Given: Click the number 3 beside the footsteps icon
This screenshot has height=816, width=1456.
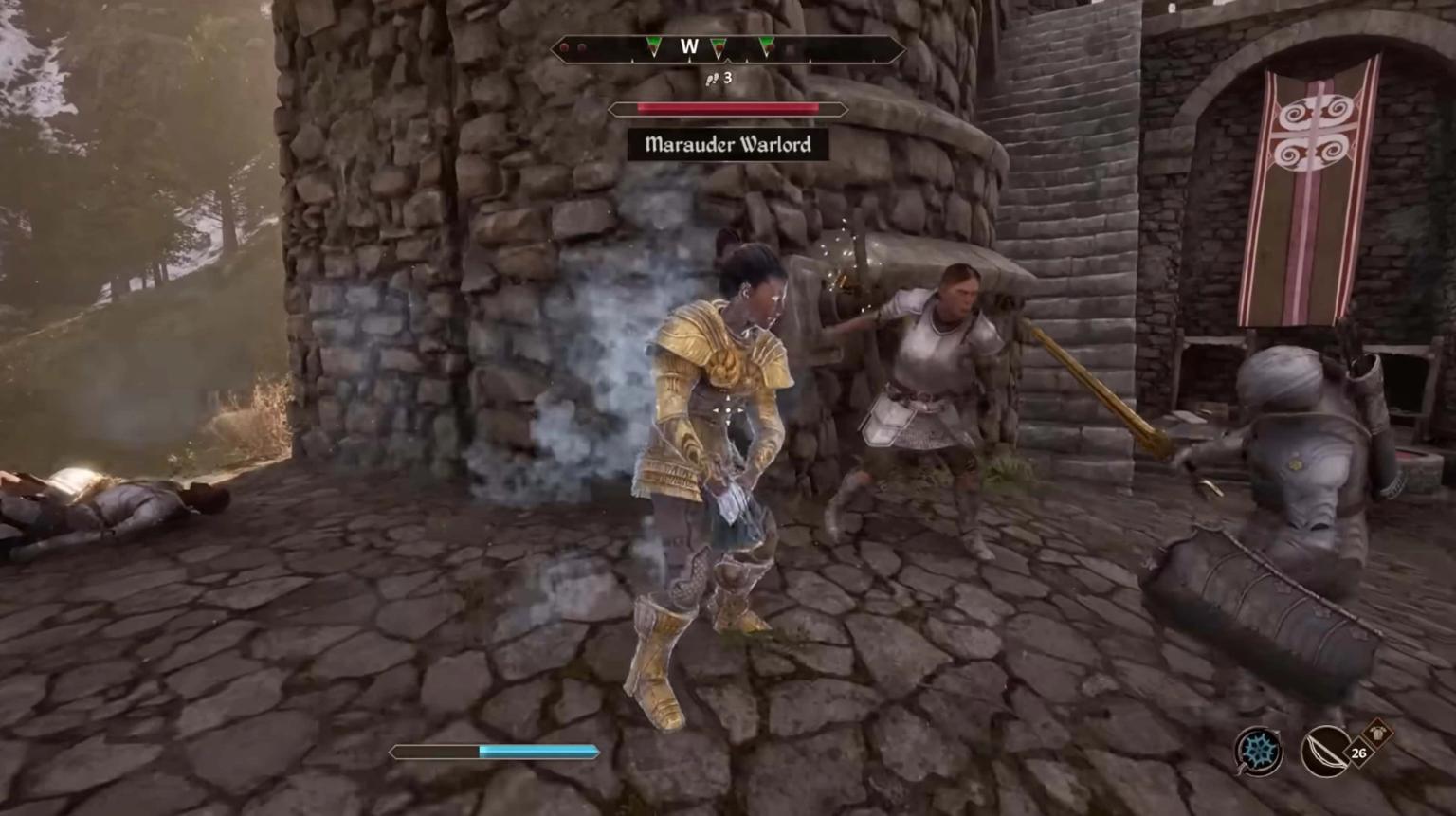Looking at the screenshot, I should point(728,78).
